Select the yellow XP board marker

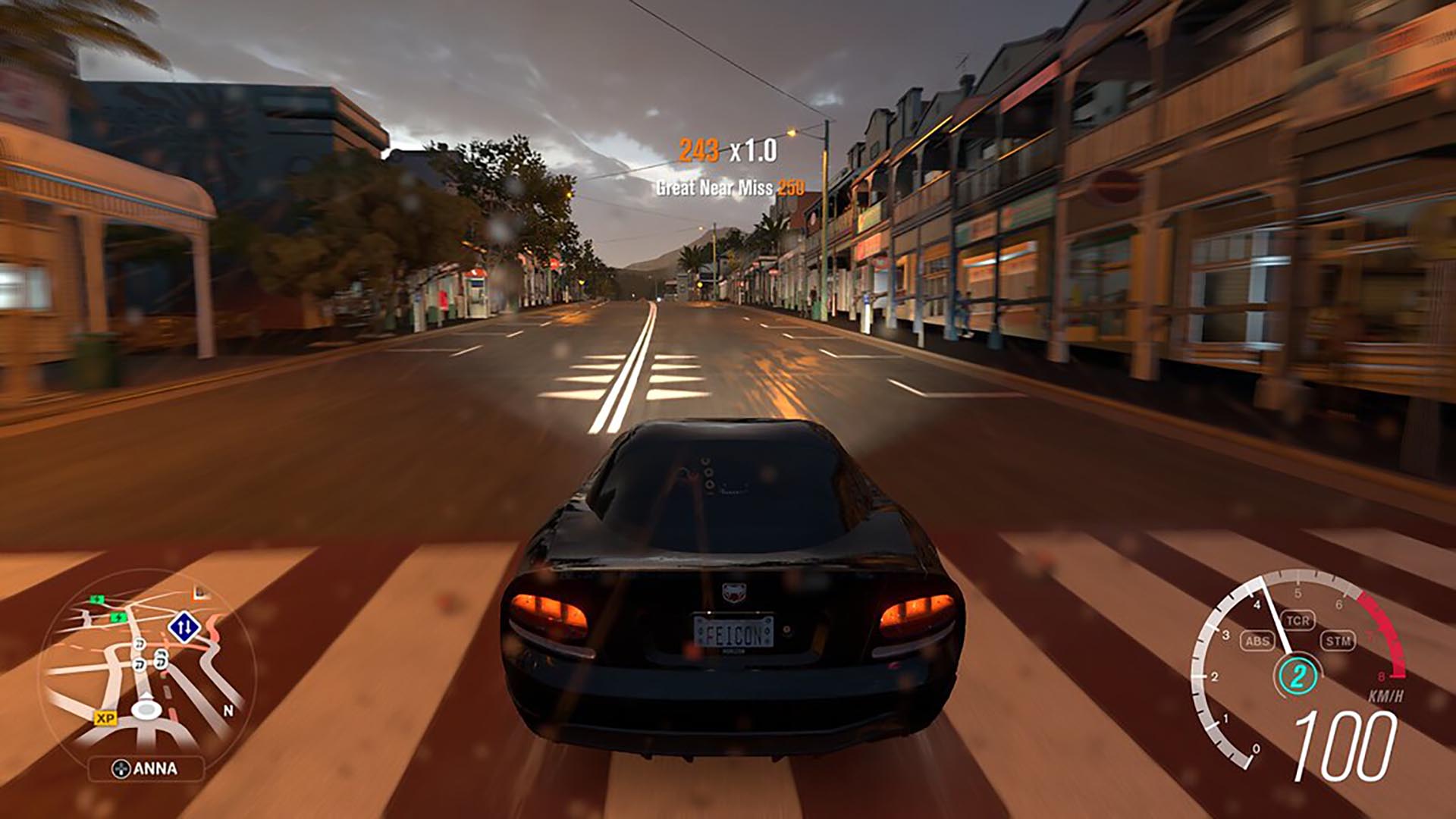click(105, 717)
